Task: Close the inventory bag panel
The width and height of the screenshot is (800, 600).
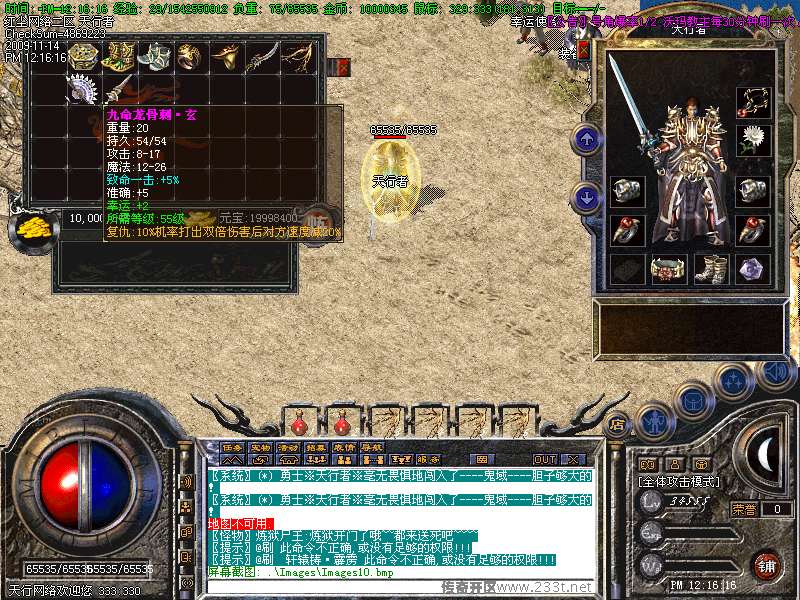Action: [343, 67]
